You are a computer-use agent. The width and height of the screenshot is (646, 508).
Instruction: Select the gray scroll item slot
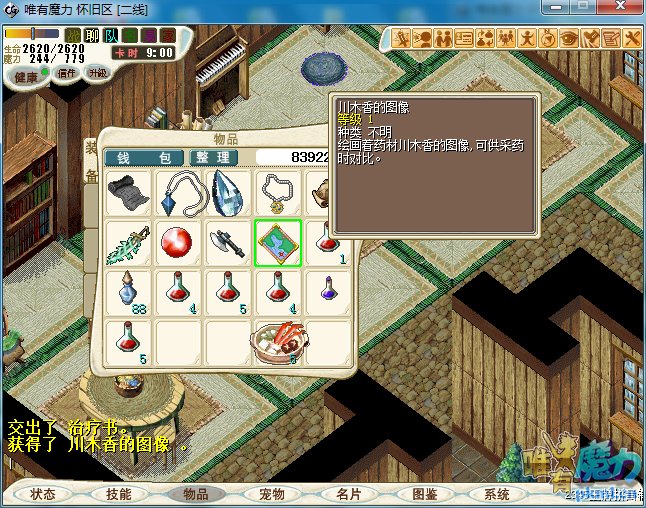click(128, 192)
